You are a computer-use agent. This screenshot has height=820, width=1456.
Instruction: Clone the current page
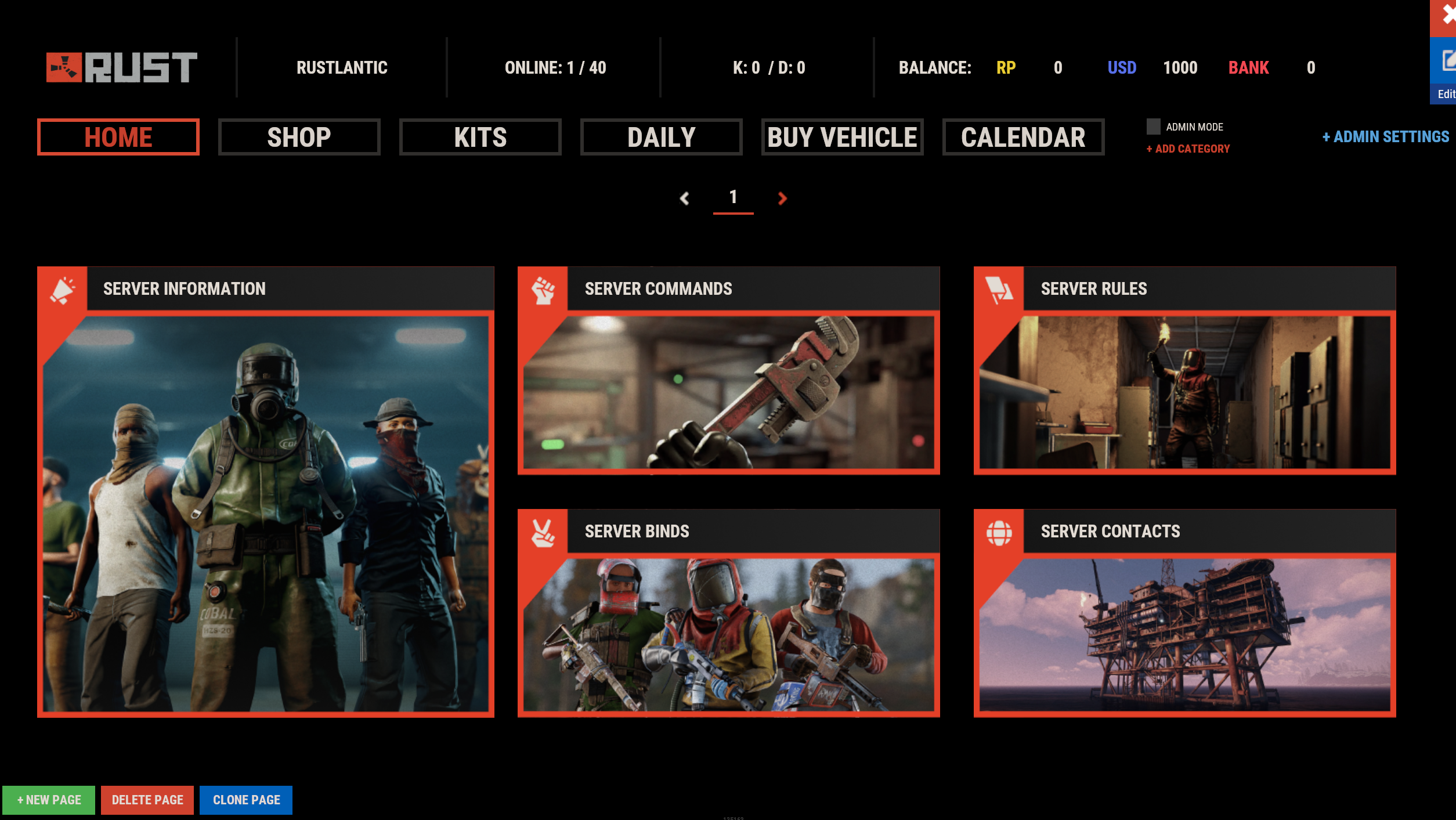(246, 800)
